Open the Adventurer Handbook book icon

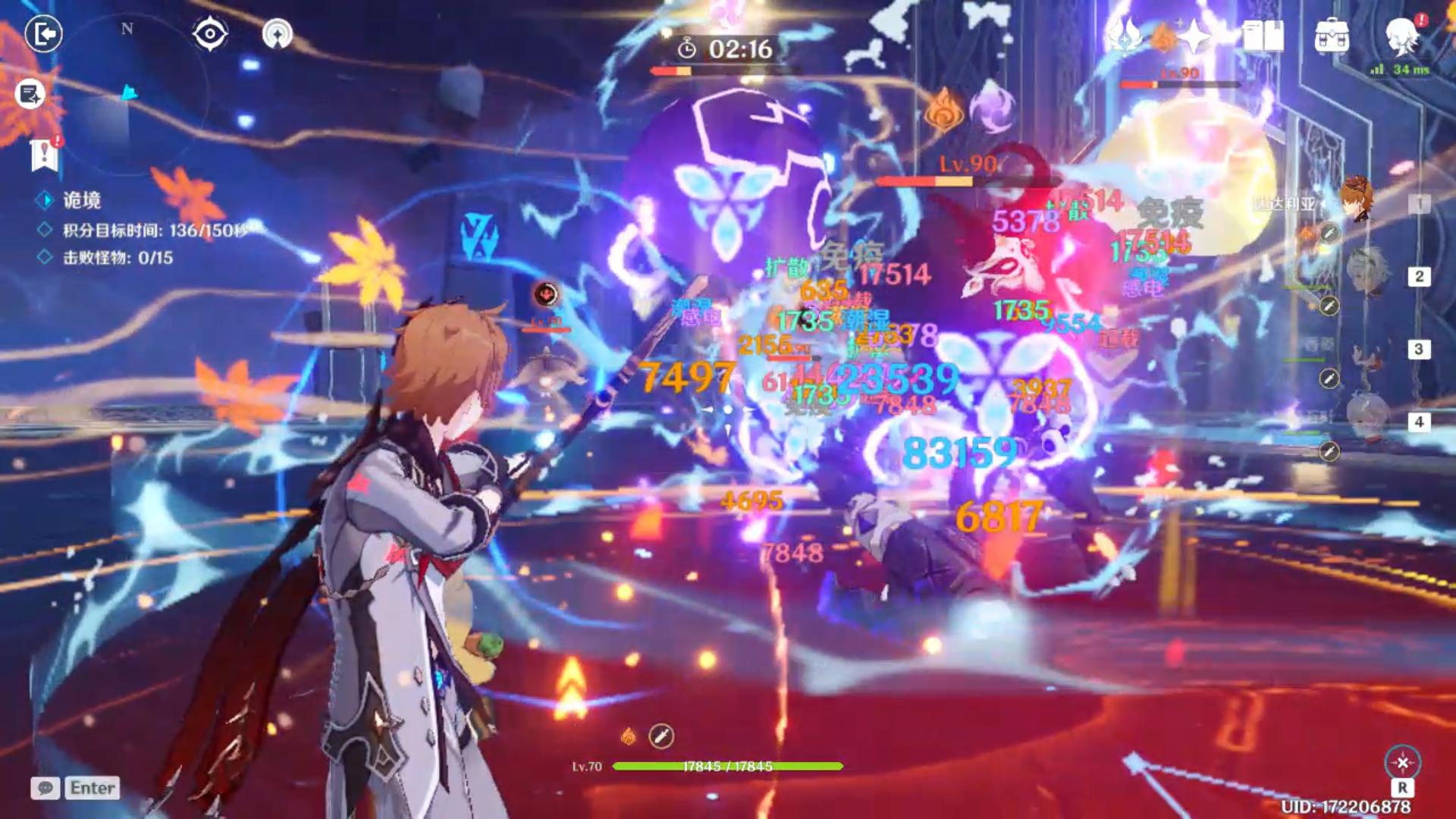click(1263, 36)
